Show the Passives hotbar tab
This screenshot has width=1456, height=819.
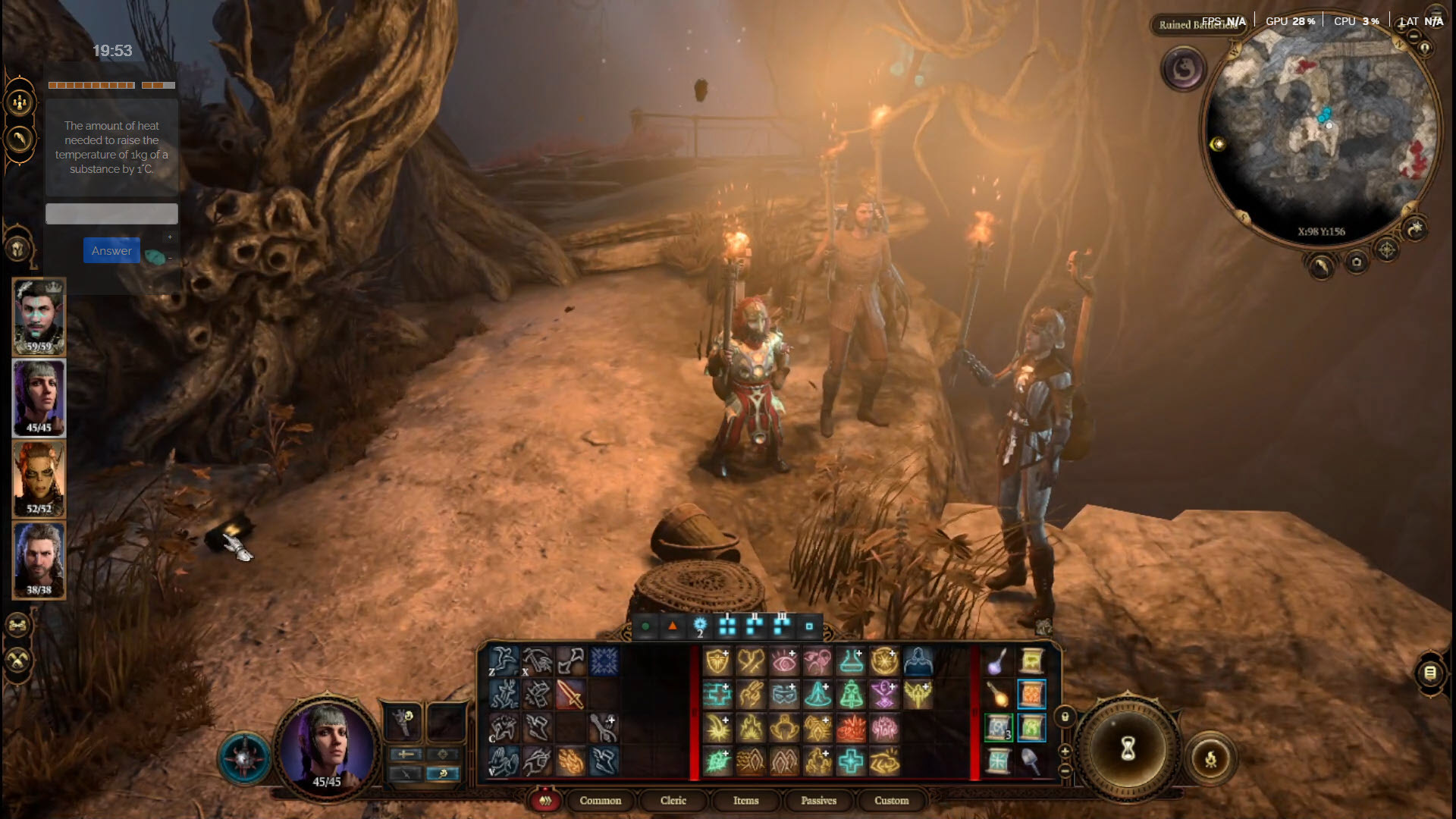tap(818, 801)
